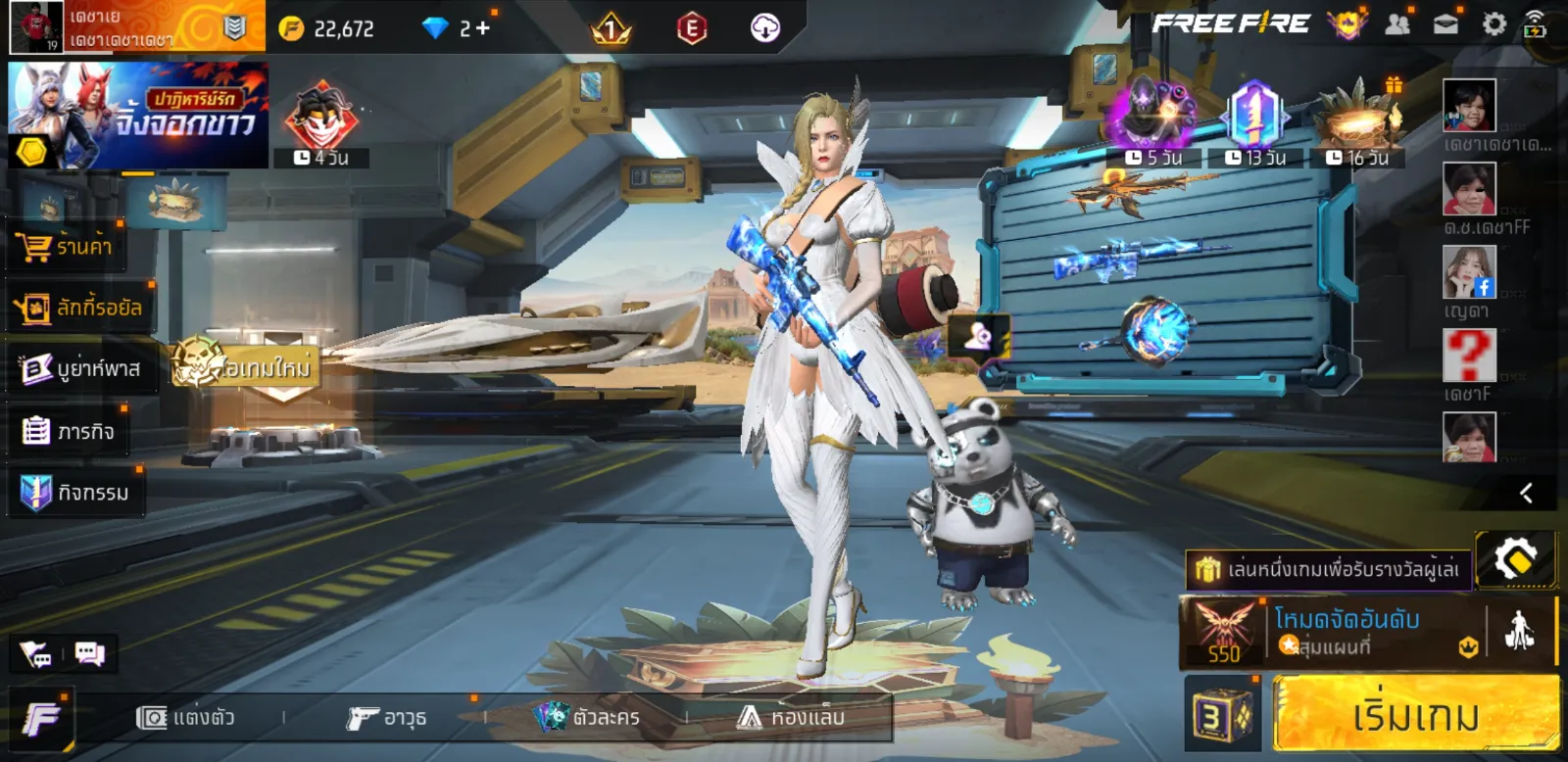Open the chat speech bubble
Viewport: 1568px width, 762px height.
[90, 653]
